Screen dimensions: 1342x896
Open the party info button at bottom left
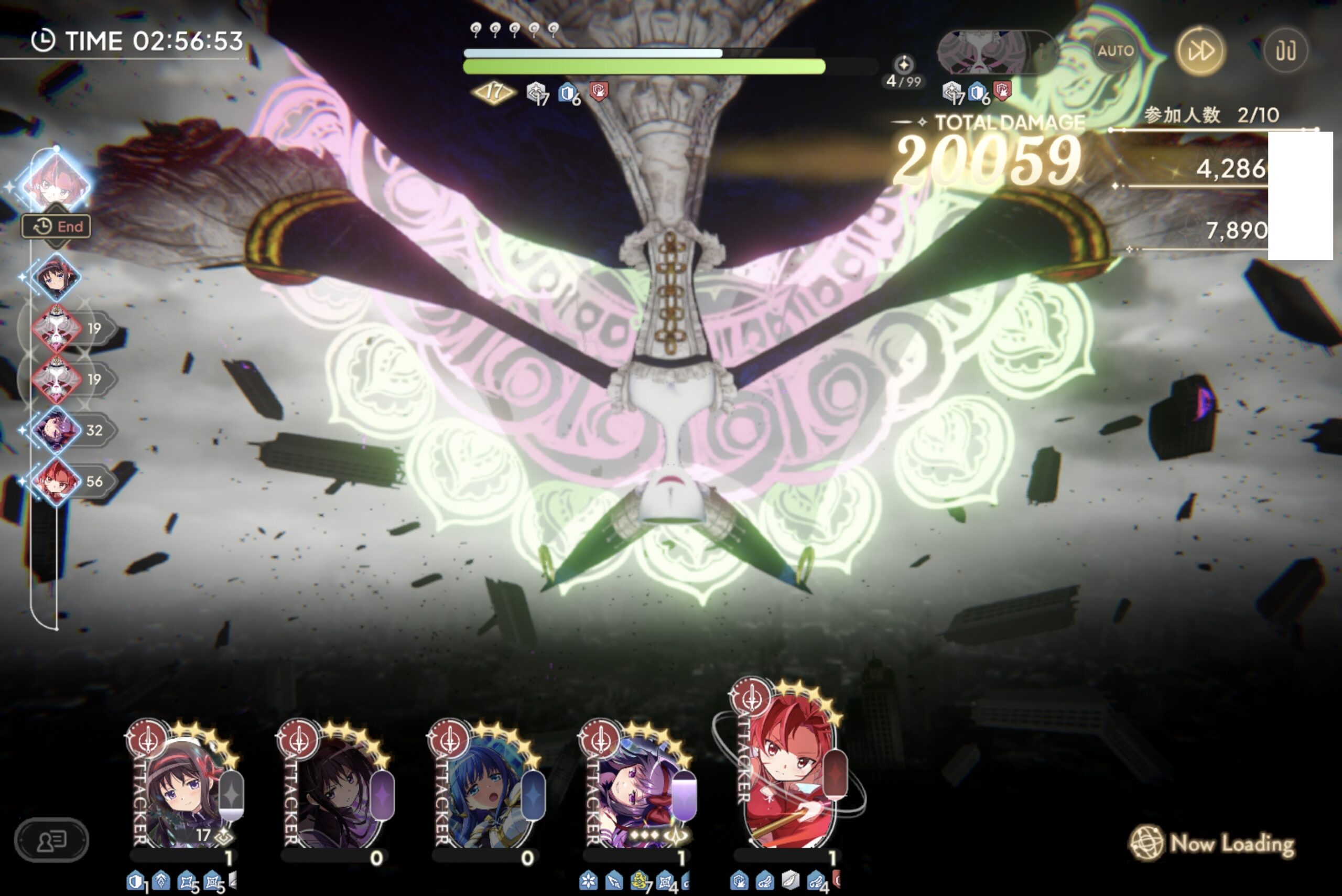point(51,840)
